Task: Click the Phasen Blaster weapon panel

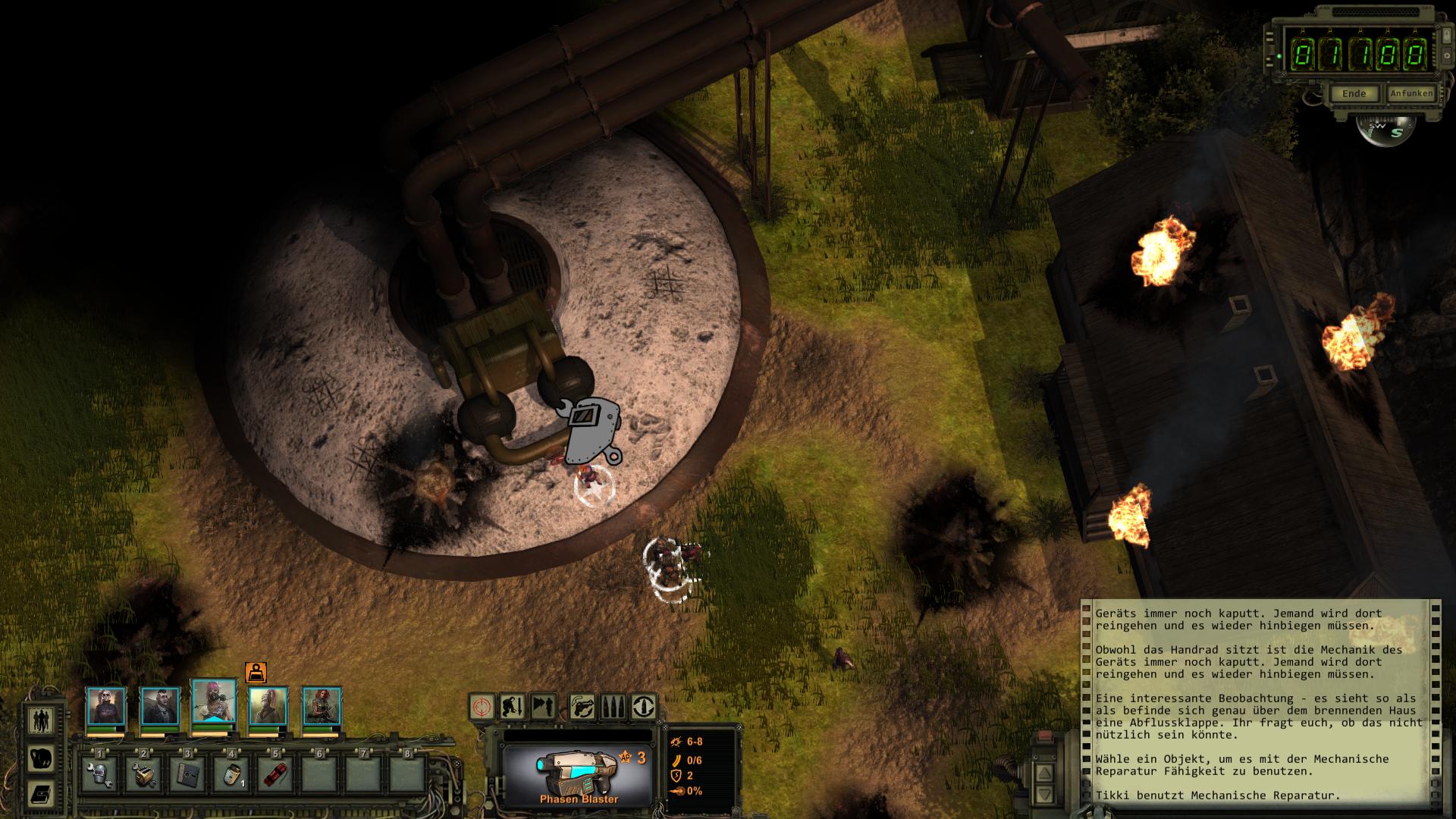Action: (578, 774)
